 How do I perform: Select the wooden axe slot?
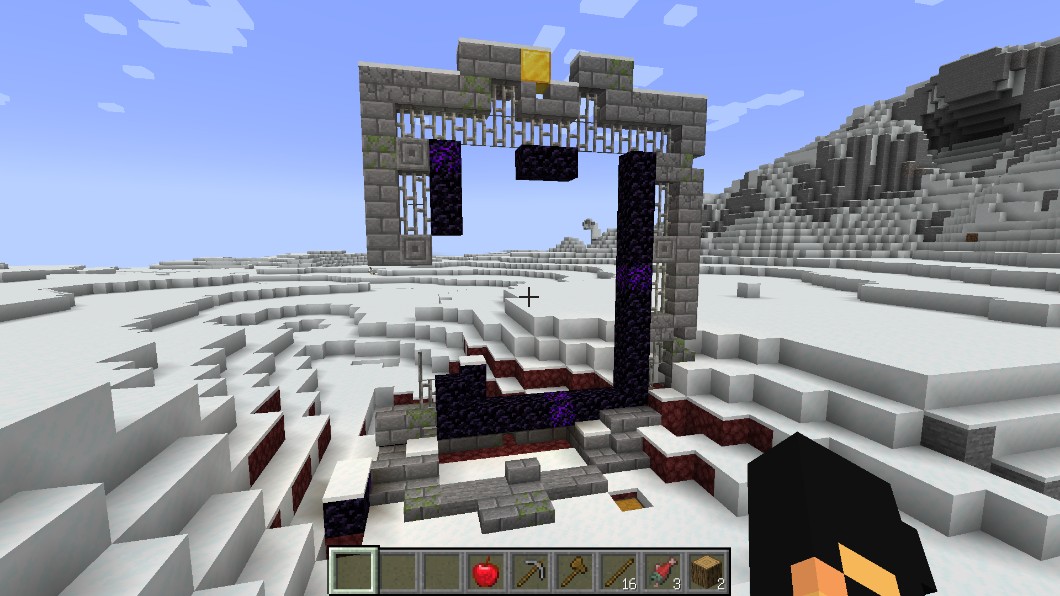click(573, 572)
